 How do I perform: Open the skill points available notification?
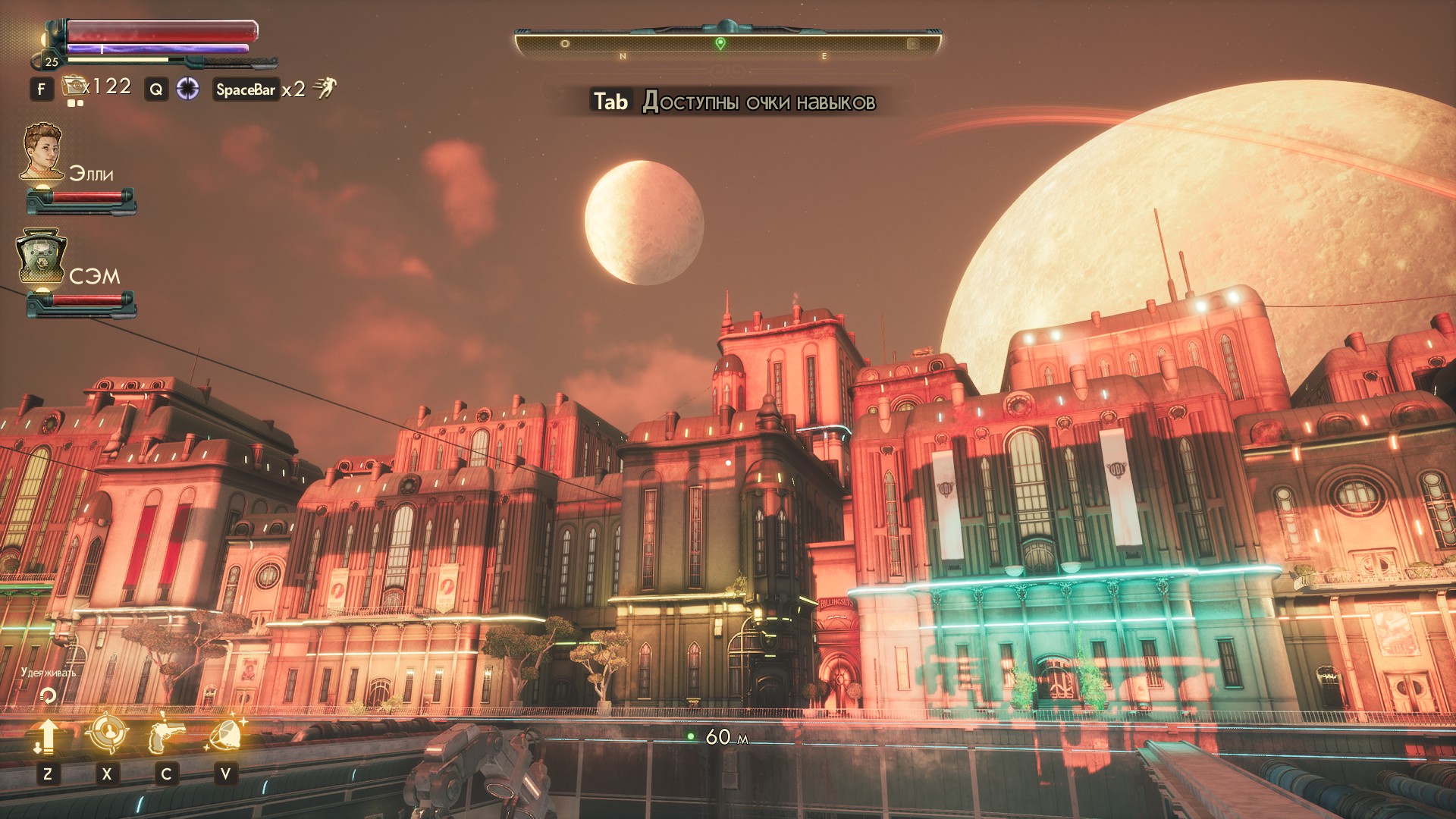pos(733,102)
